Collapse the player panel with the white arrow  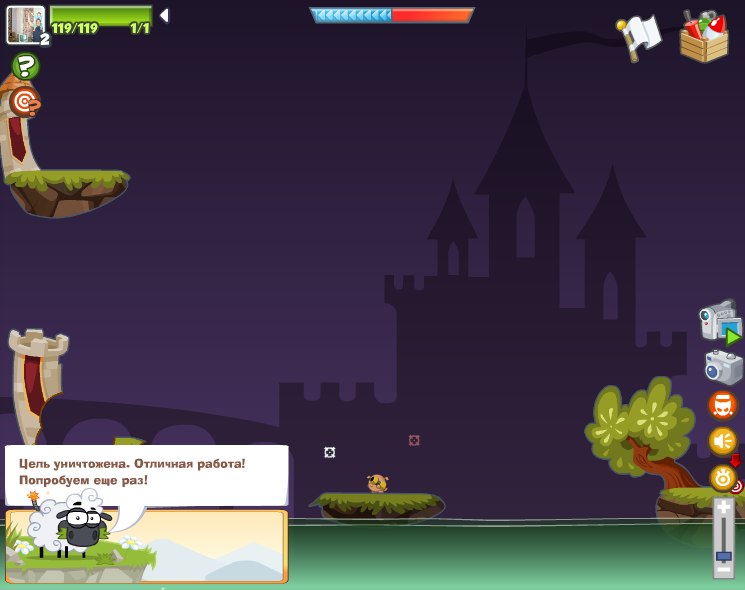(x=164, y=16)
